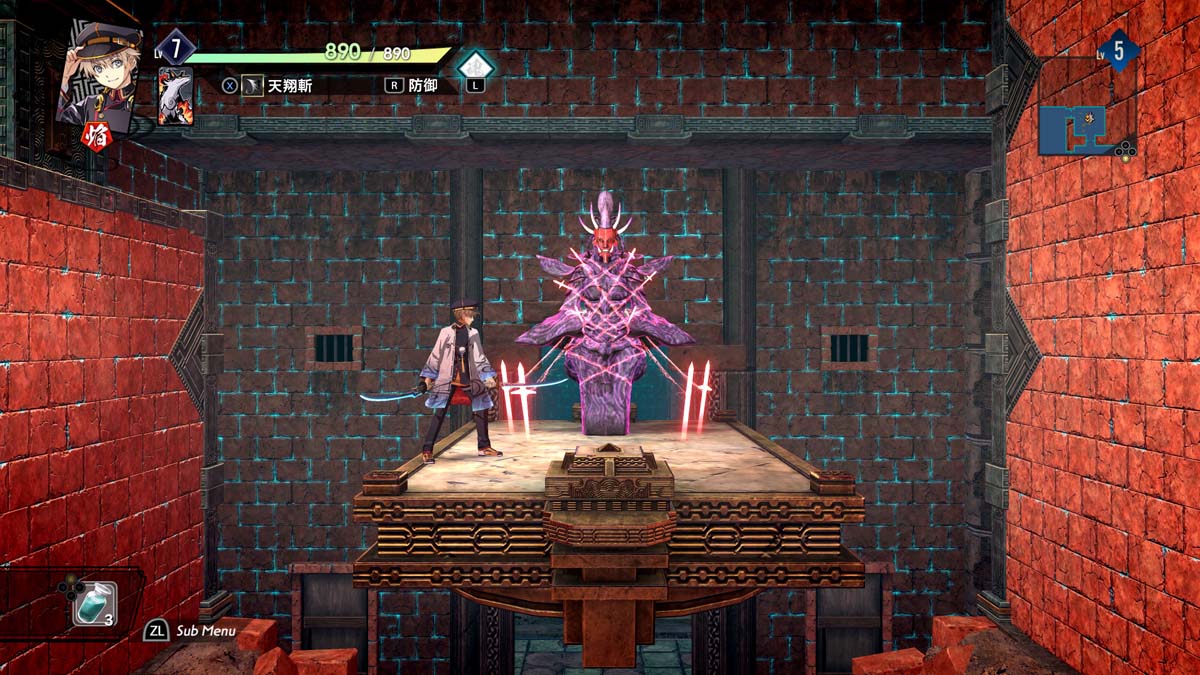The height and width of the screenshot is (675, 1200).
Task: Activate the 天翔斬 slash skill icon
Action: (x=252, y=85)
